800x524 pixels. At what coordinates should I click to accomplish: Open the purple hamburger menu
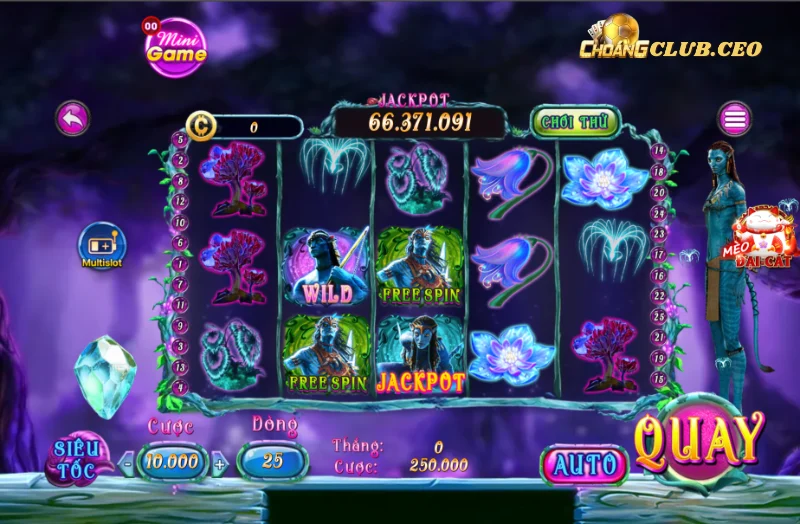click(x=735, y=119)
